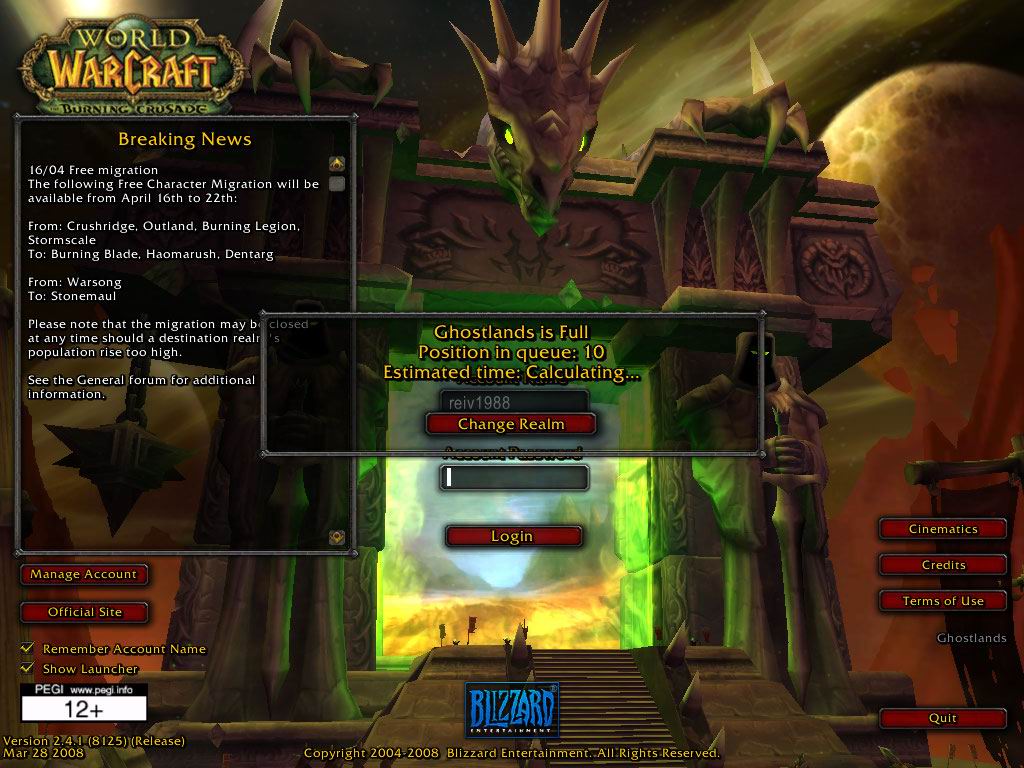Quit the game
Viewport: 1024px width, 768px height.
coord(943,718)
